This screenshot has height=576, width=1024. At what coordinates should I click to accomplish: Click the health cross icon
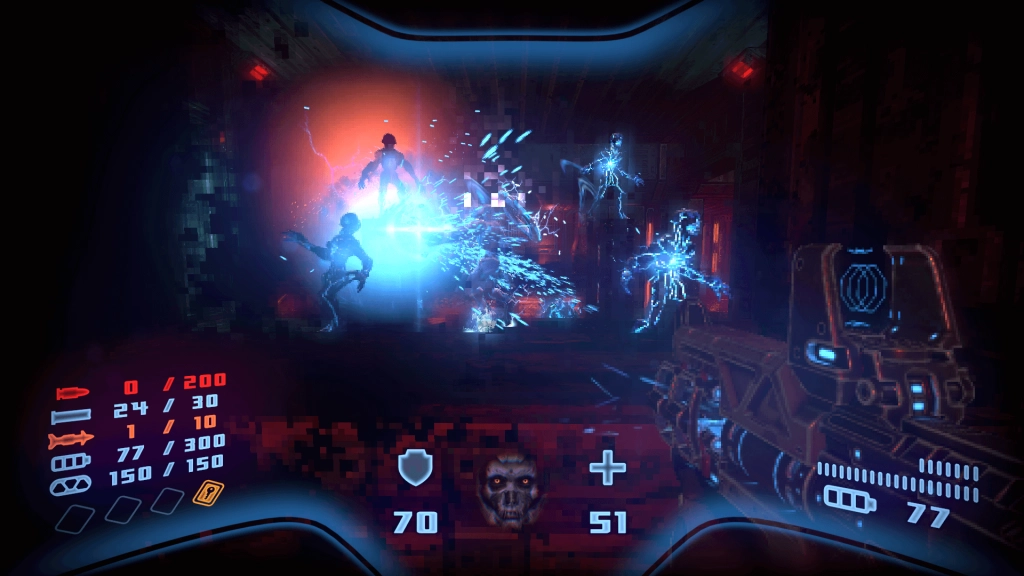606,467
